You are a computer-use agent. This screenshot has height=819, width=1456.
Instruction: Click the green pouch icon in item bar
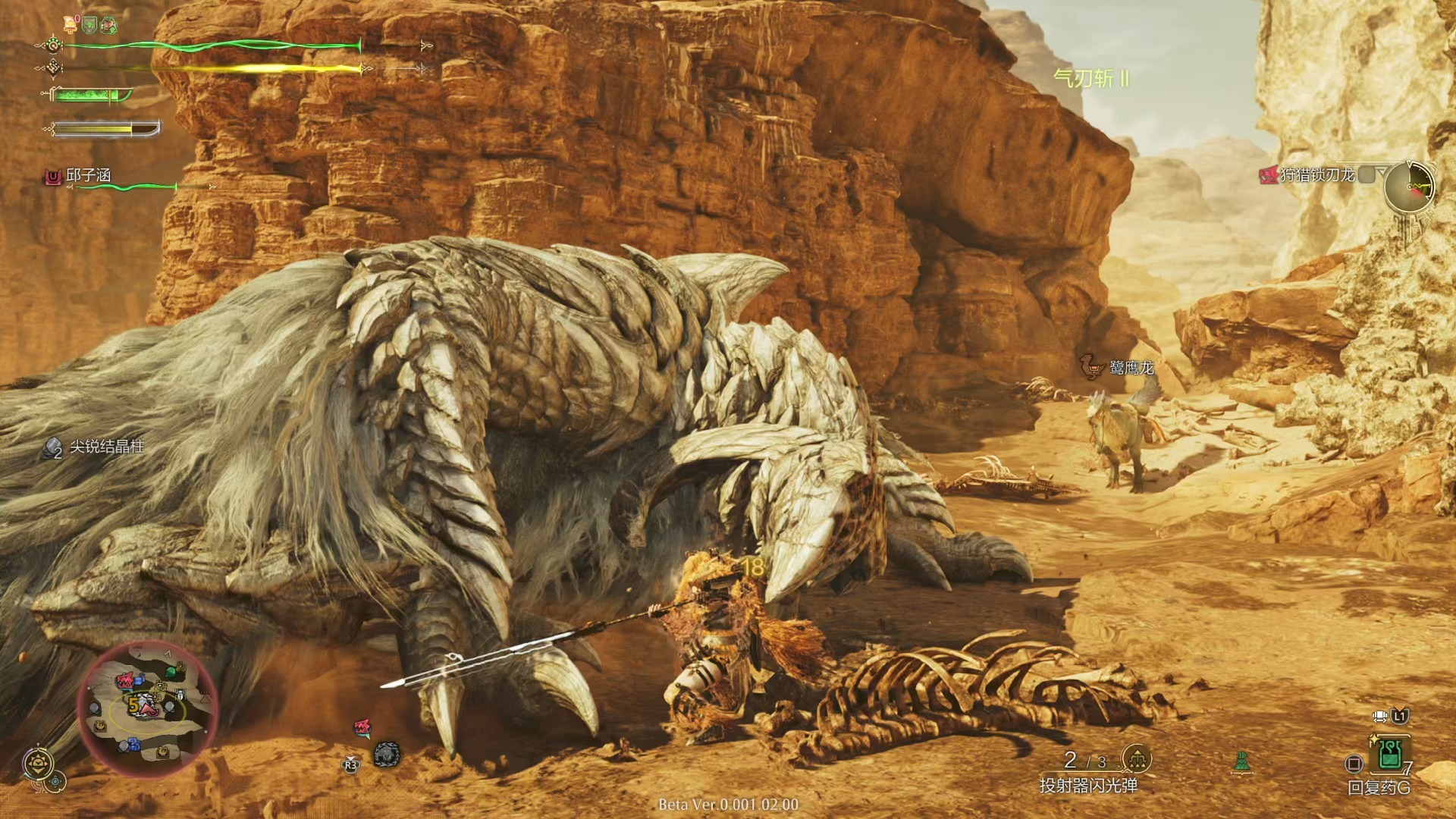coord(1241,761)
